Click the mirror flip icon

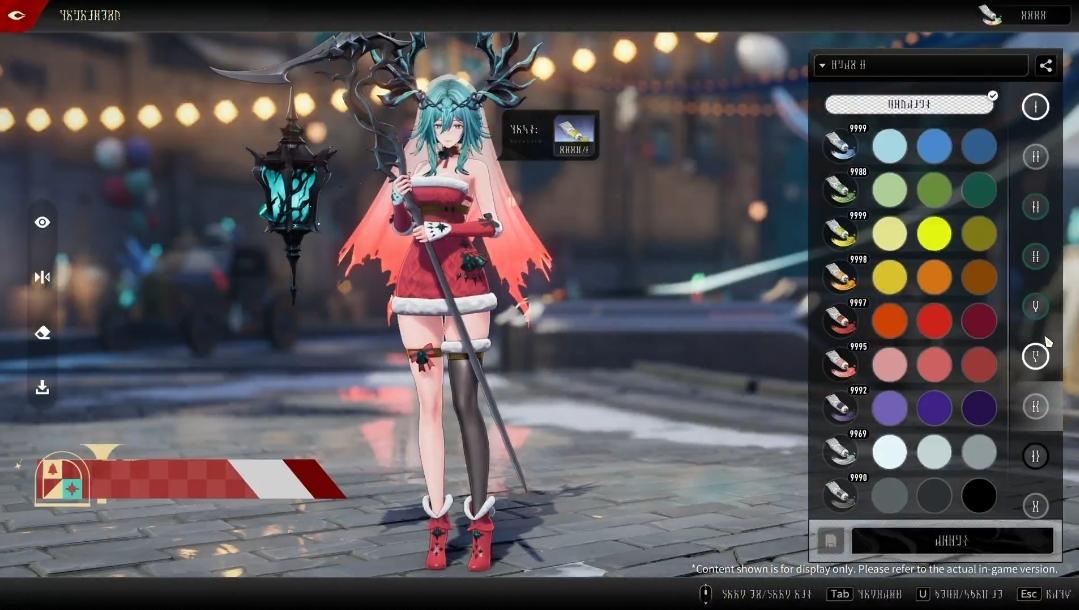pyautogui.click(x=42, y=277)
